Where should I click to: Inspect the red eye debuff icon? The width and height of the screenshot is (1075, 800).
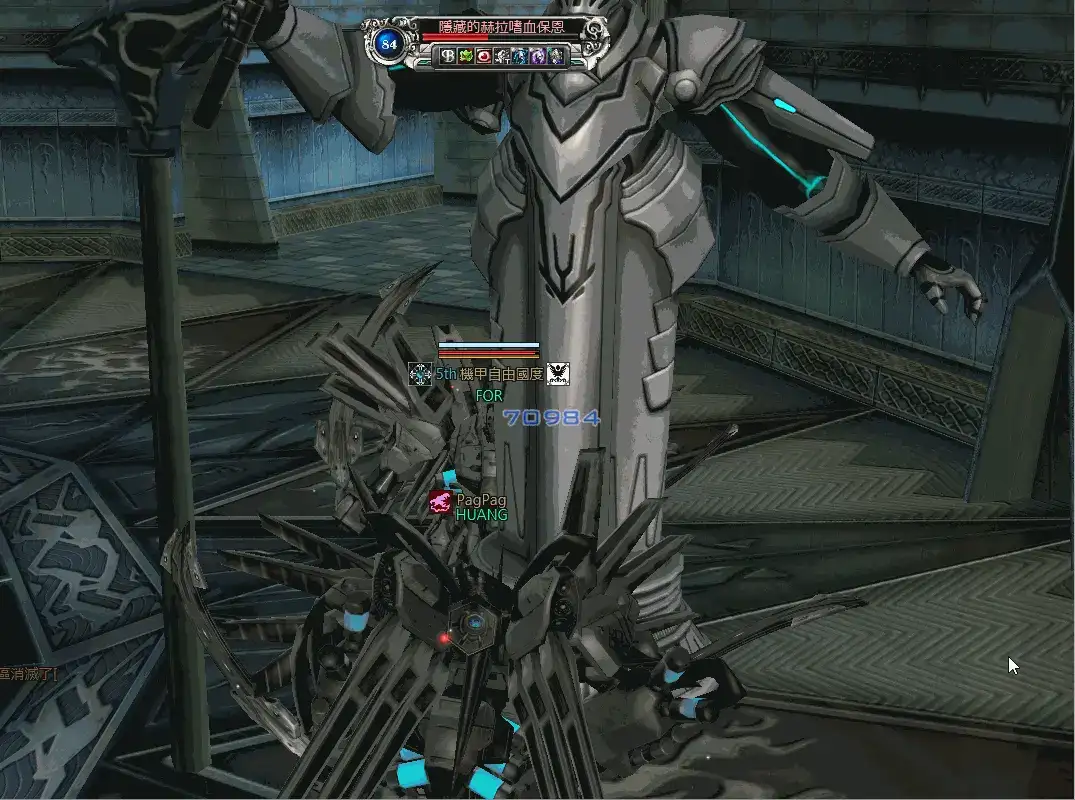(x=483, y=57)
